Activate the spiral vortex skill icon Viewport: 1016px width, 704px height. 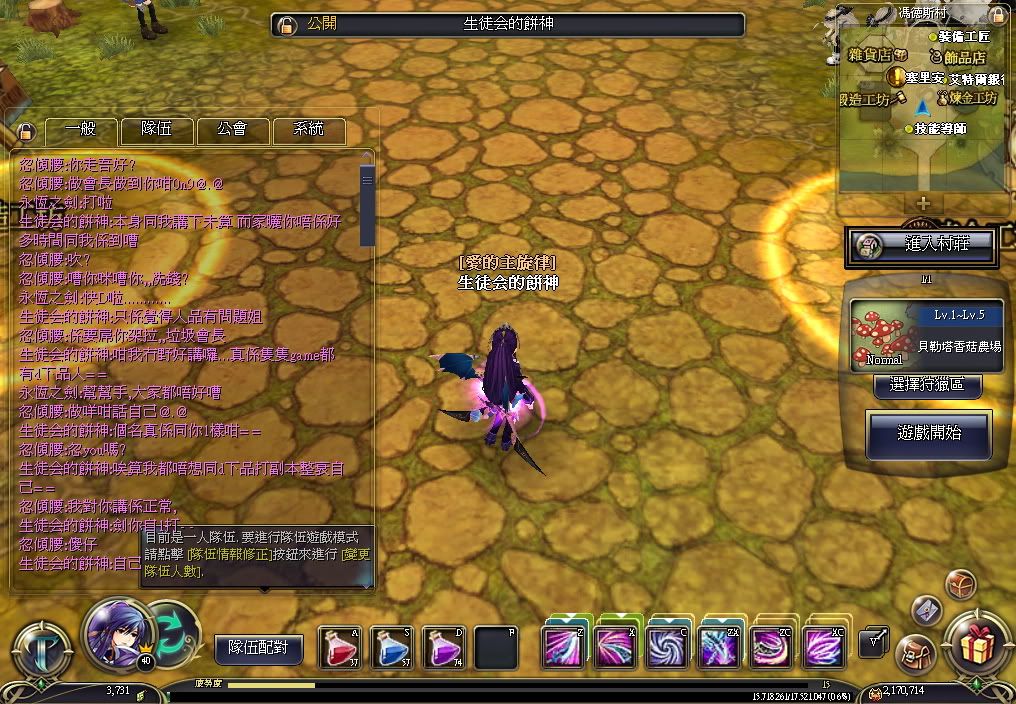pyautogui.click(x=668, y=646)
